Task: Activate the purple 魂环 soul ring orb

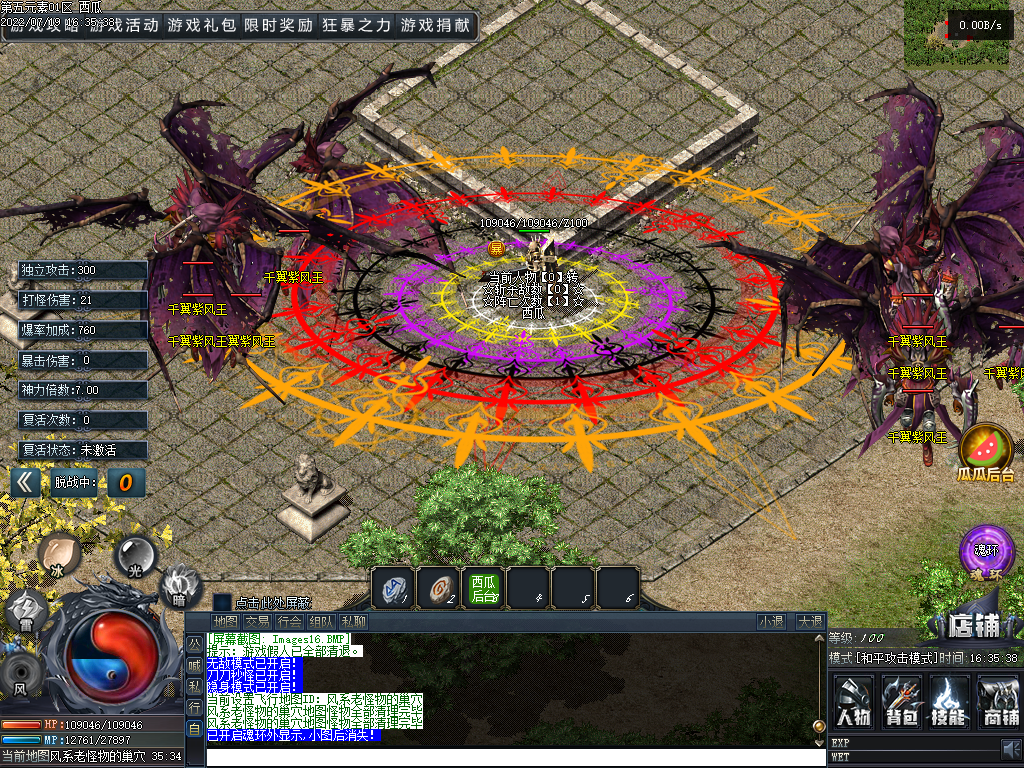Action: pos(986,551)
